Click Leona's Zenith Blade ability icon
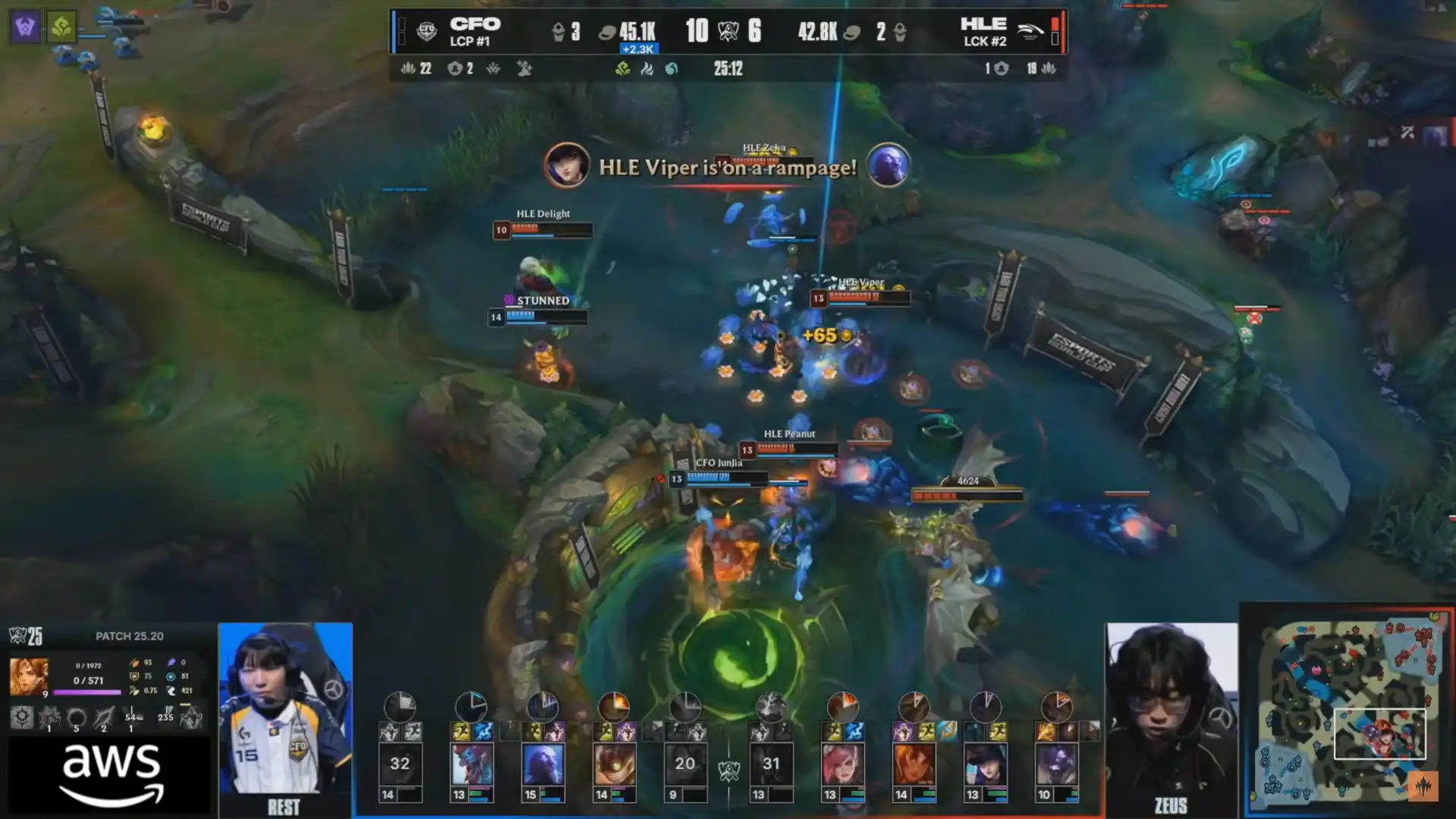The width and height of the screenshot is (1456, 819). pos(104,717)
